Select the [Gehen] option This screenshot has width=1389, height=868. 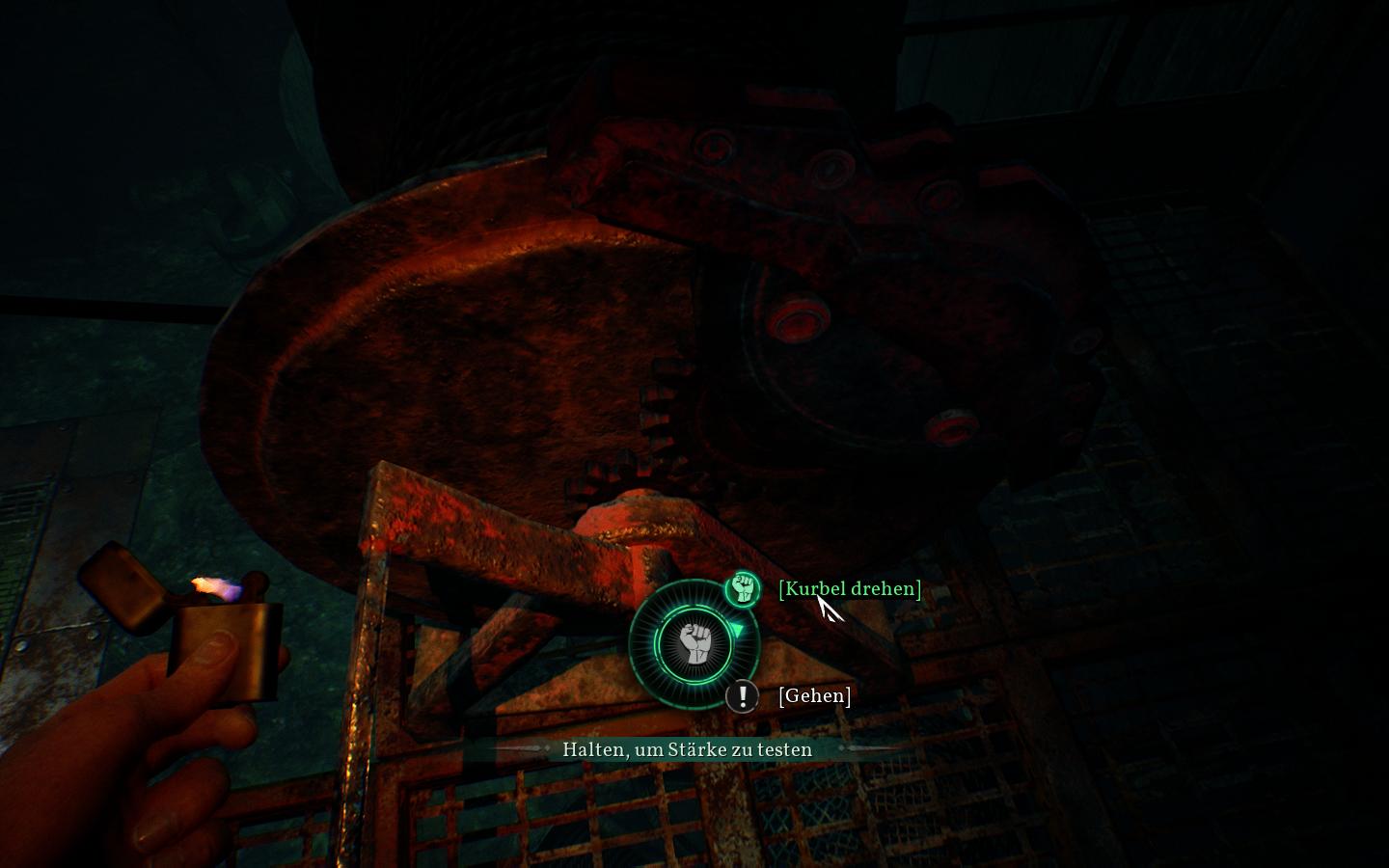pyautogui.click(x=814, y=695)
